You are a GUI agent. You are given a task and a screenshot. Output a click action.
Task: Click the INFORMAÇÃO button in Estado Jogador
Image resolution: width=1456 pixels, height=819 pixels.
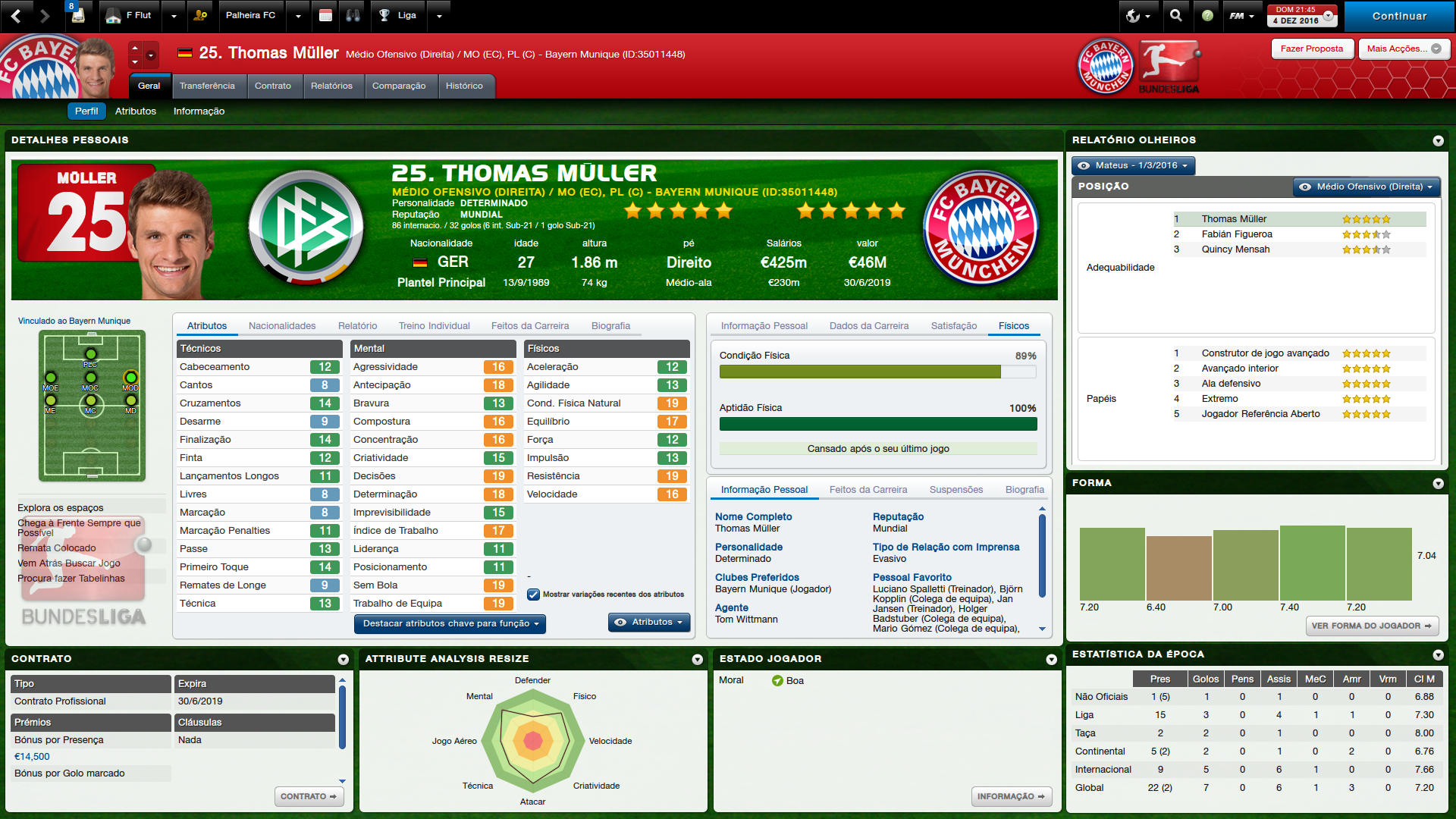coord(1010,797)
